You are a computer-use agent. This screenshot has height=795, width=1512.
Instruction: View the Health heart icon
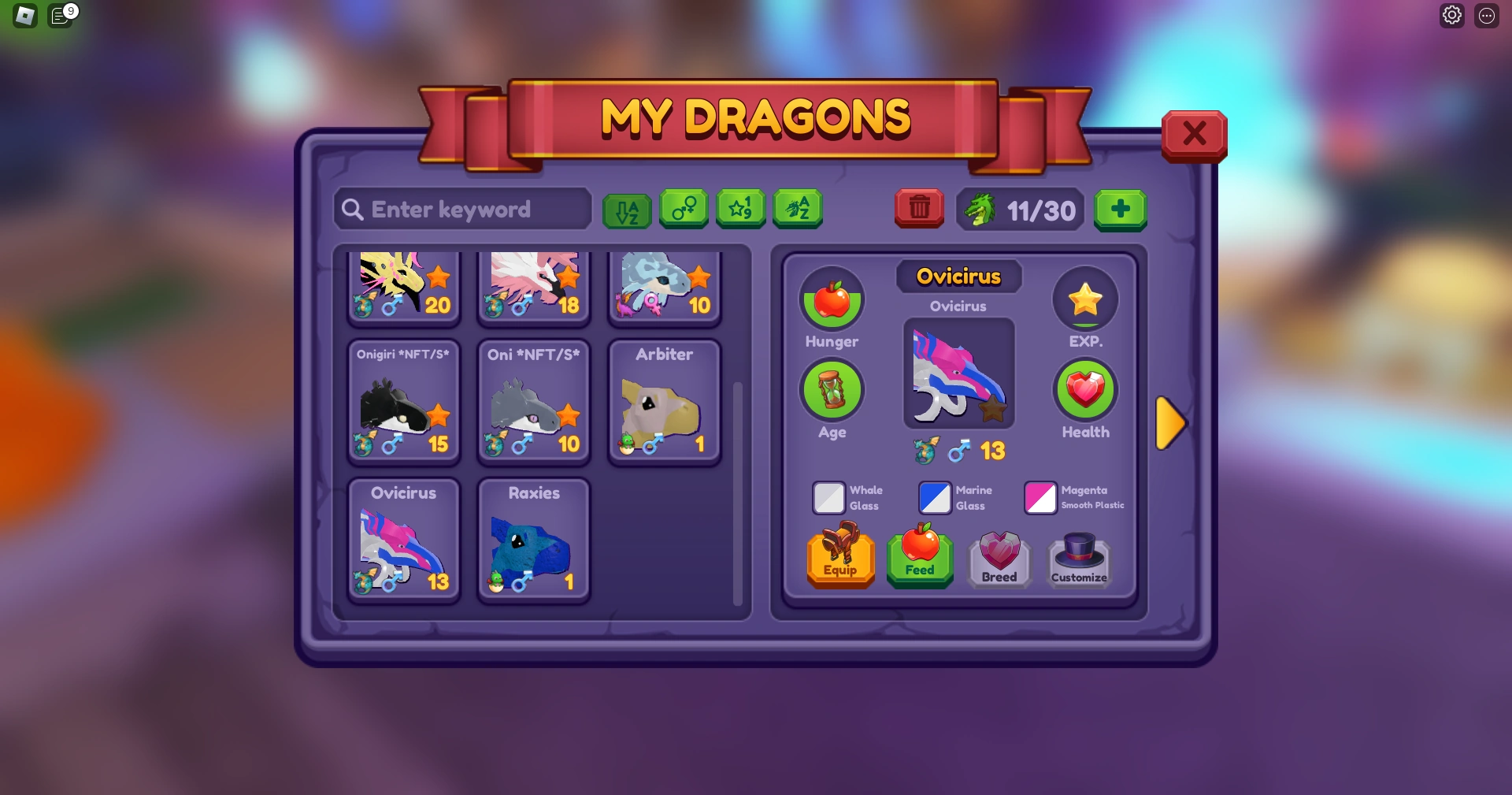pyautogui.click(x=1085, y=390)
